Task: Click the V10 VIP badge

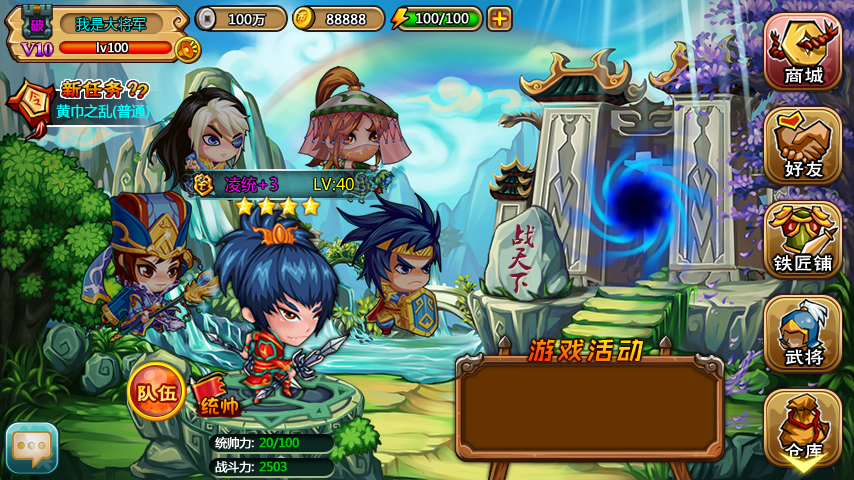Action: pyautogui.click(x=36, y=49)
